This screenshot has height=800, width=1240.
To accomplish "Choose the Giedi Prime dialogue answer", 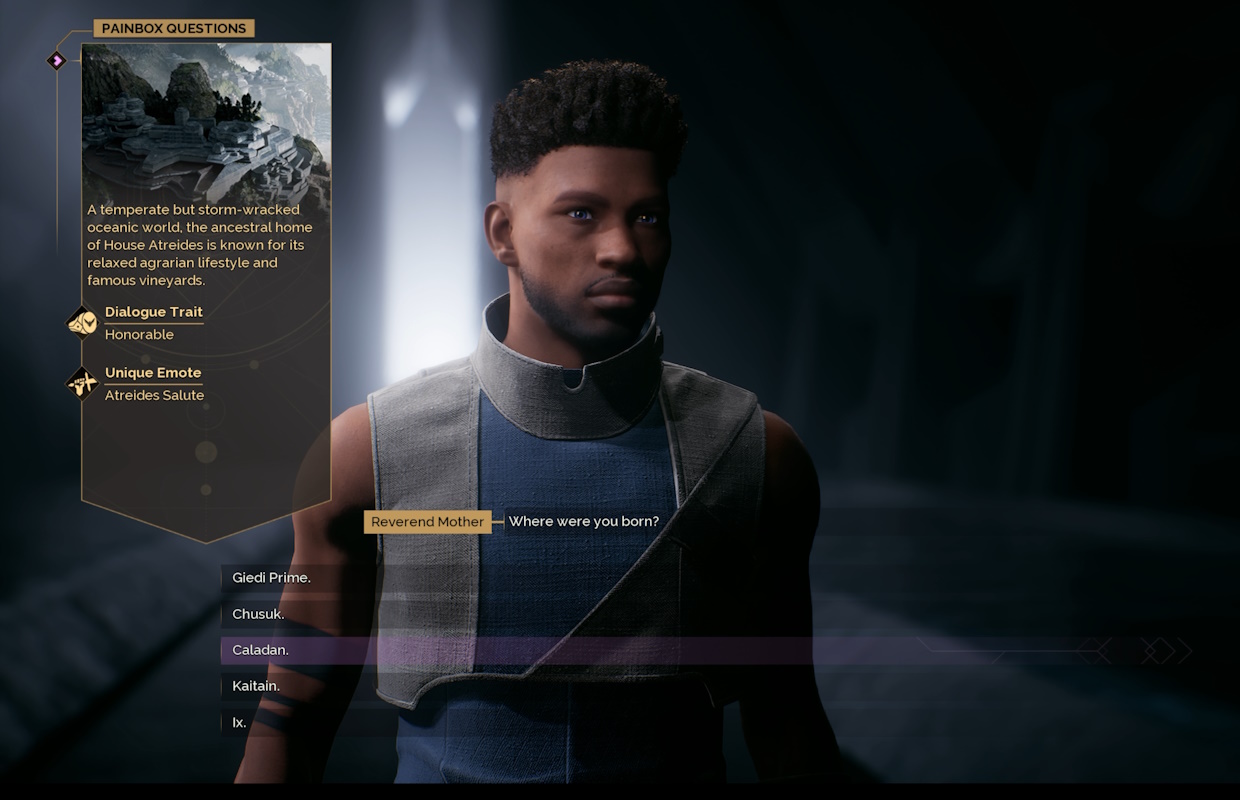I will 271,578.
